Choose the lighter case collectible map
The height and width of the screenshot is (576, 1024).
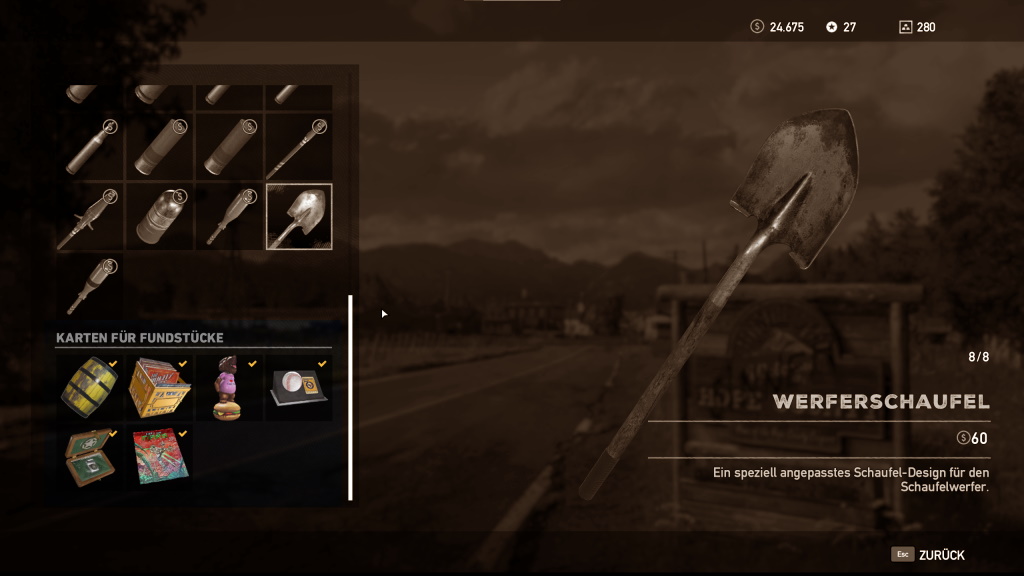(89, 457)
